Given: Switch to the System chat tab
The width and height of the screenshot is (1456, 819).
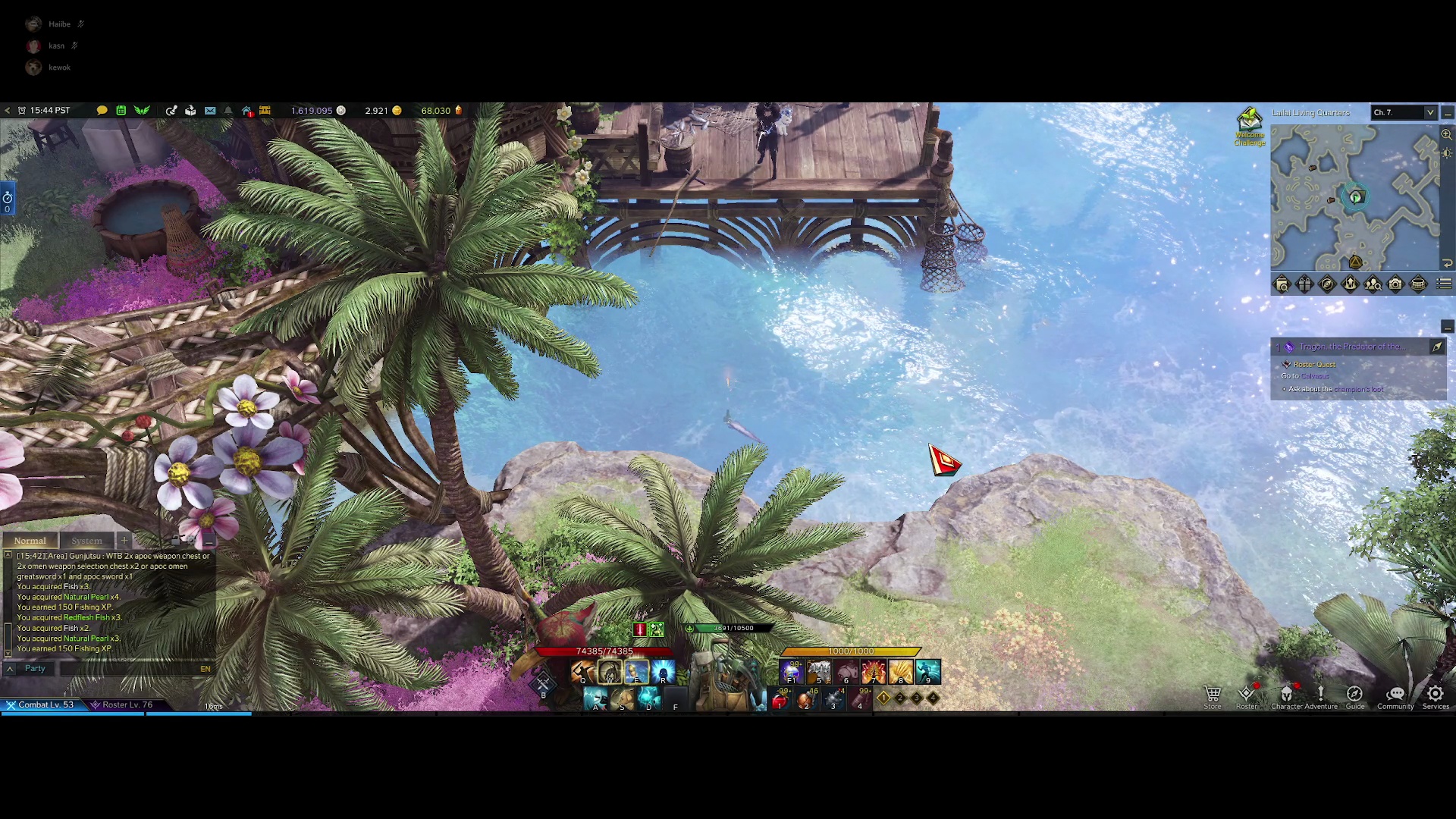Looking at the screenshot, I should [x=86, y=541].
